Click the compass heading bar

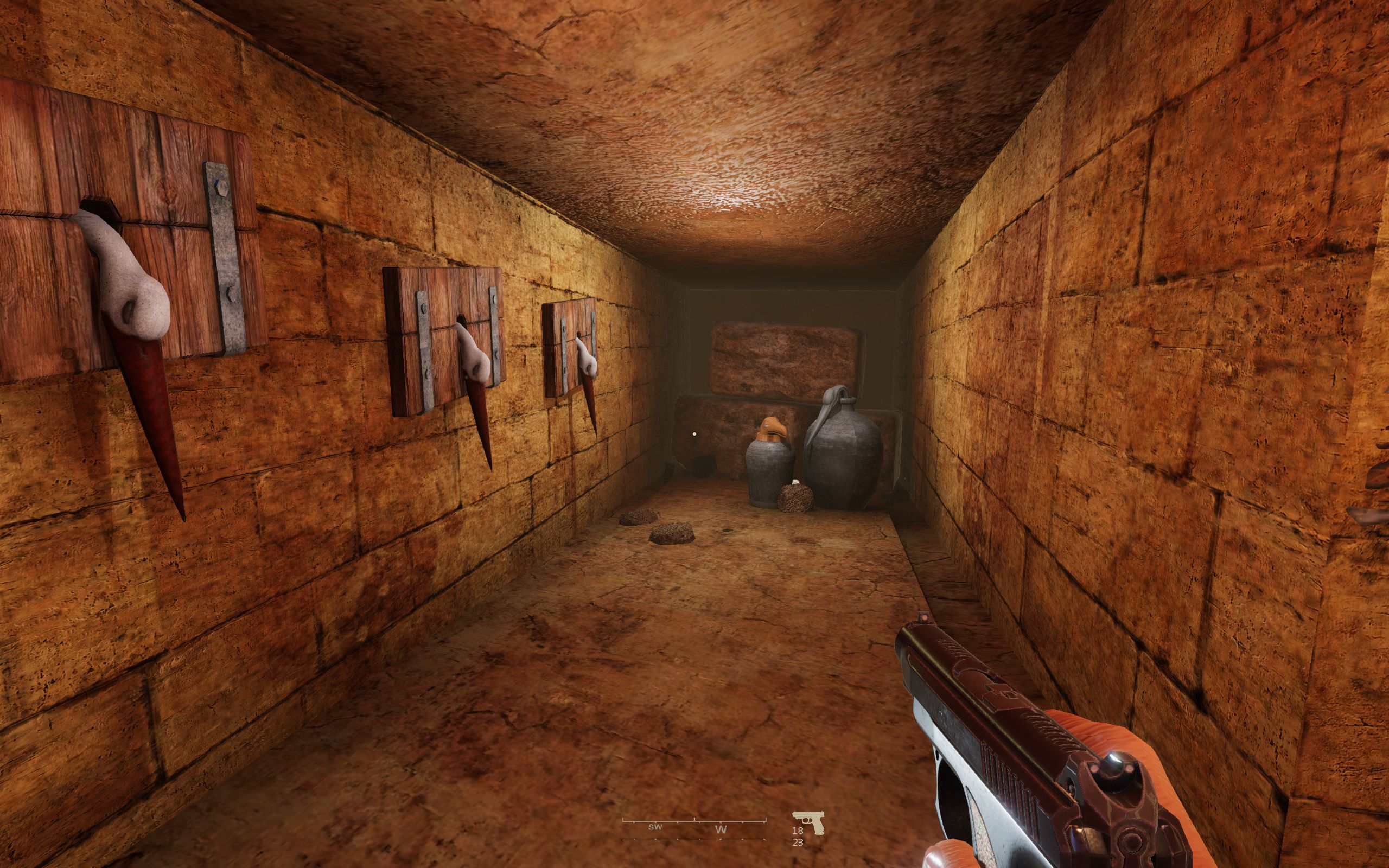(x=694, y=829)
